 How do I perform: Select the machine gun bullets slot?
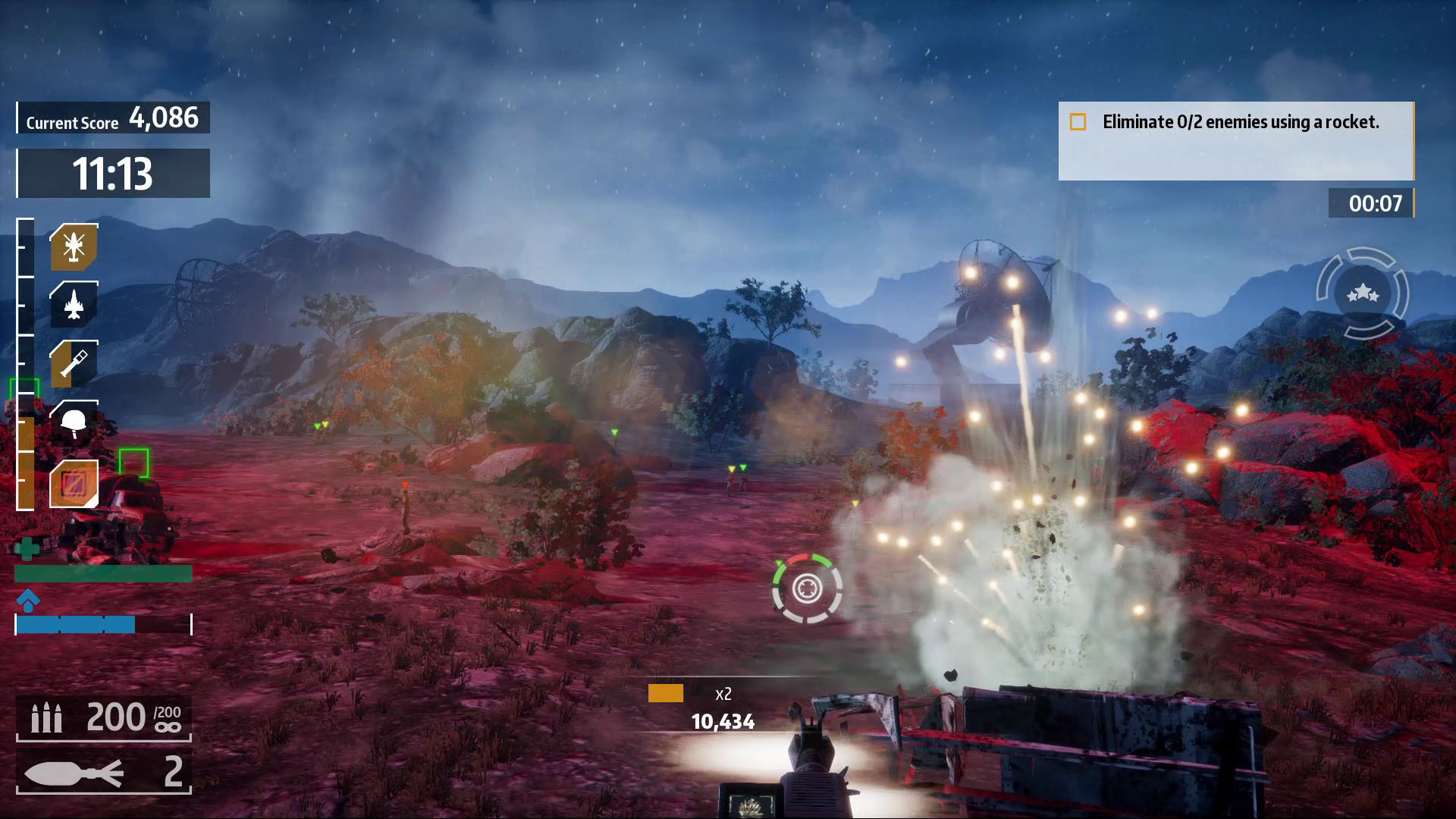(x=104, y=717)
